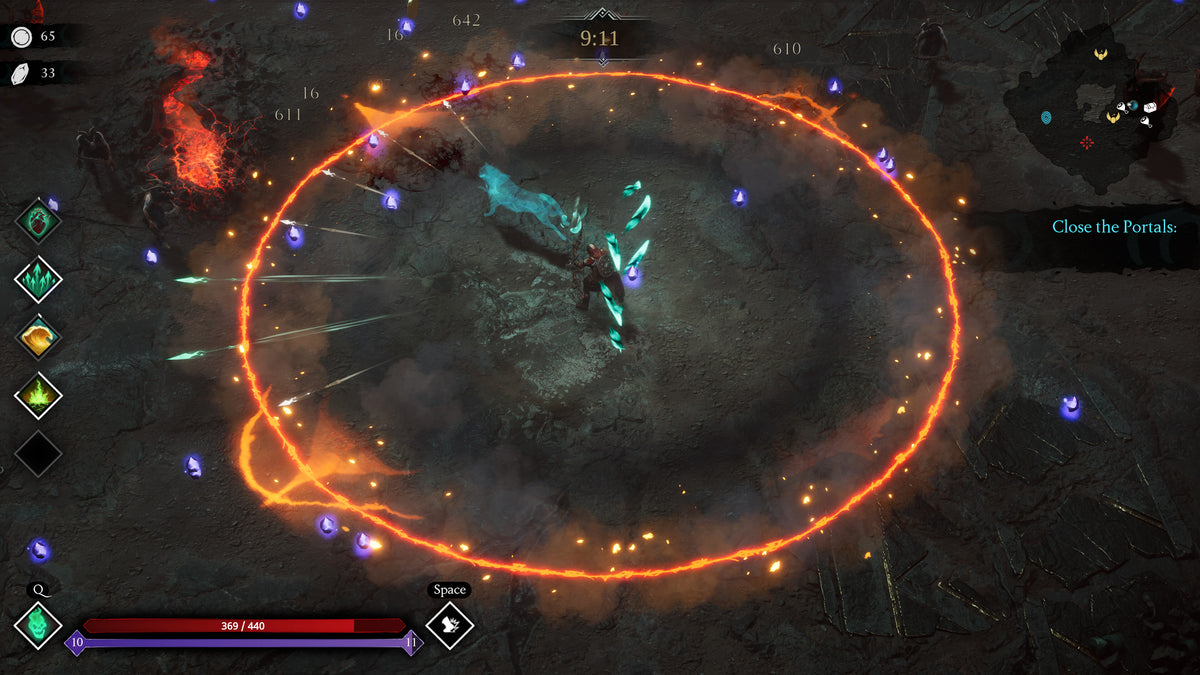The width and height of the screenshot is (1200, 675).
Task: Activate the green skull ultimate ability
Action: coord(39,625)
